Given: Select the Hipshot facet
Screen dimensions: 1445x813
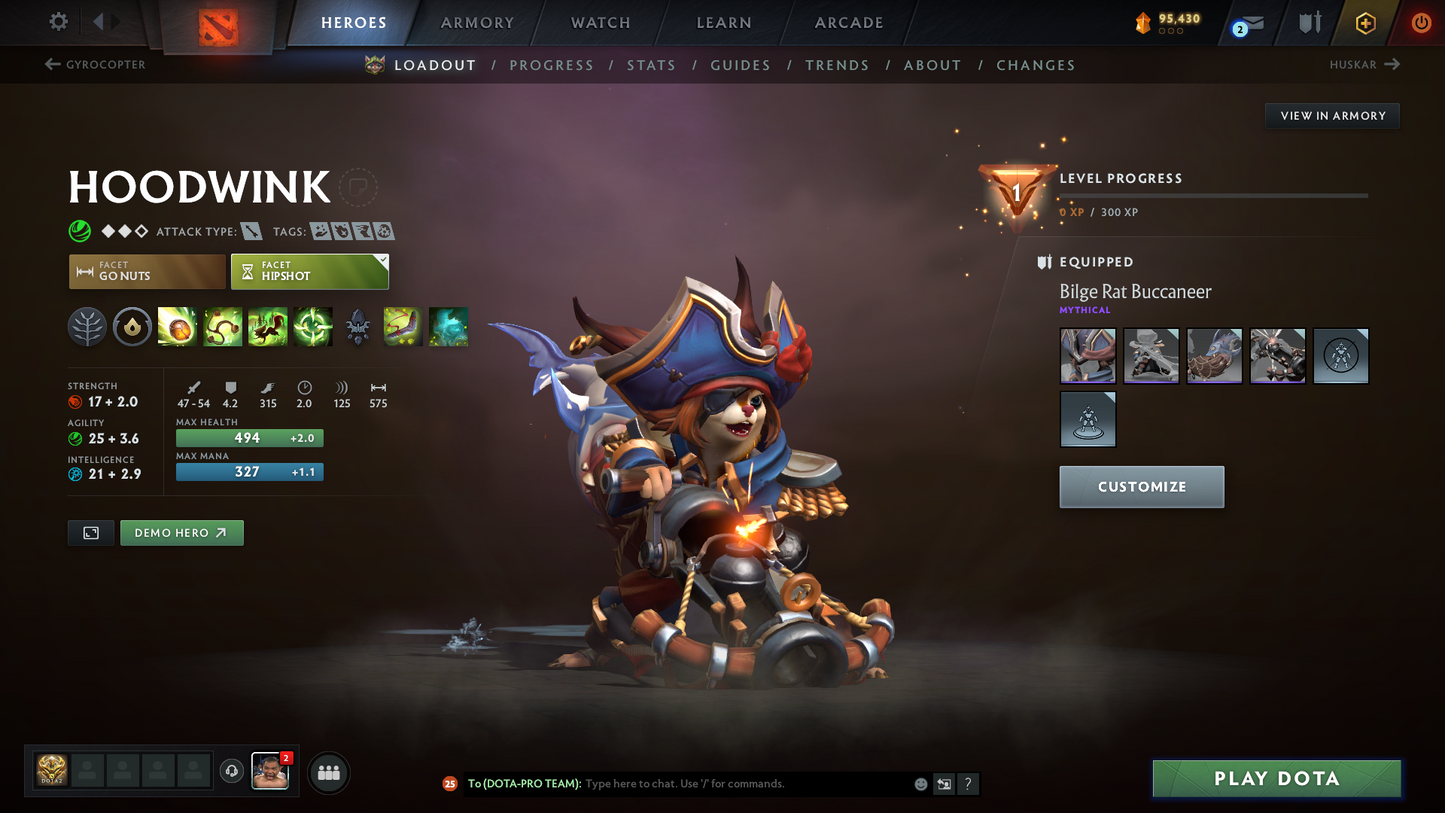Looking at the screenshot, I should [x=309, y=271].
